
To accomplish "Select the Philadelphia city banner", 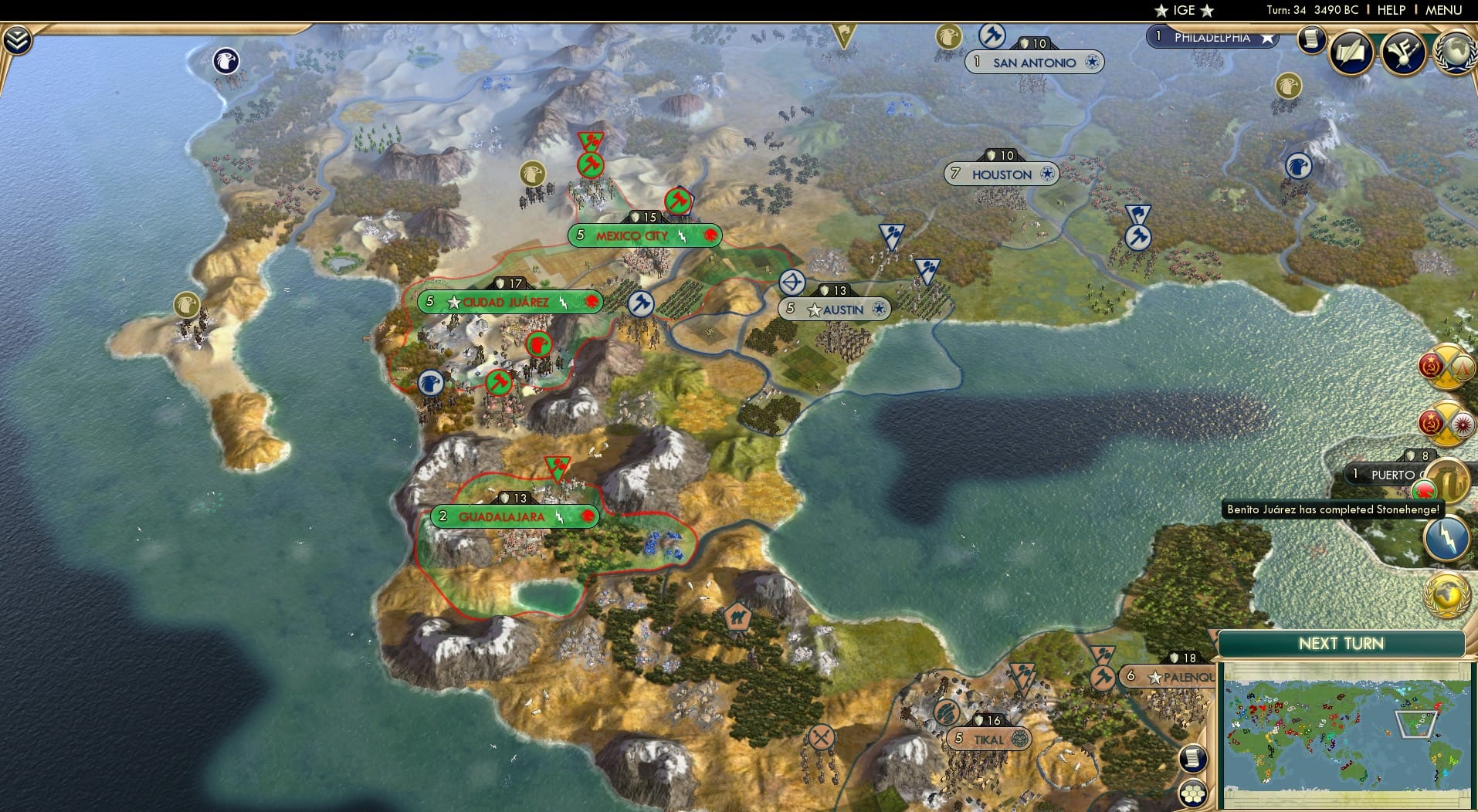I will point(1212,36).
